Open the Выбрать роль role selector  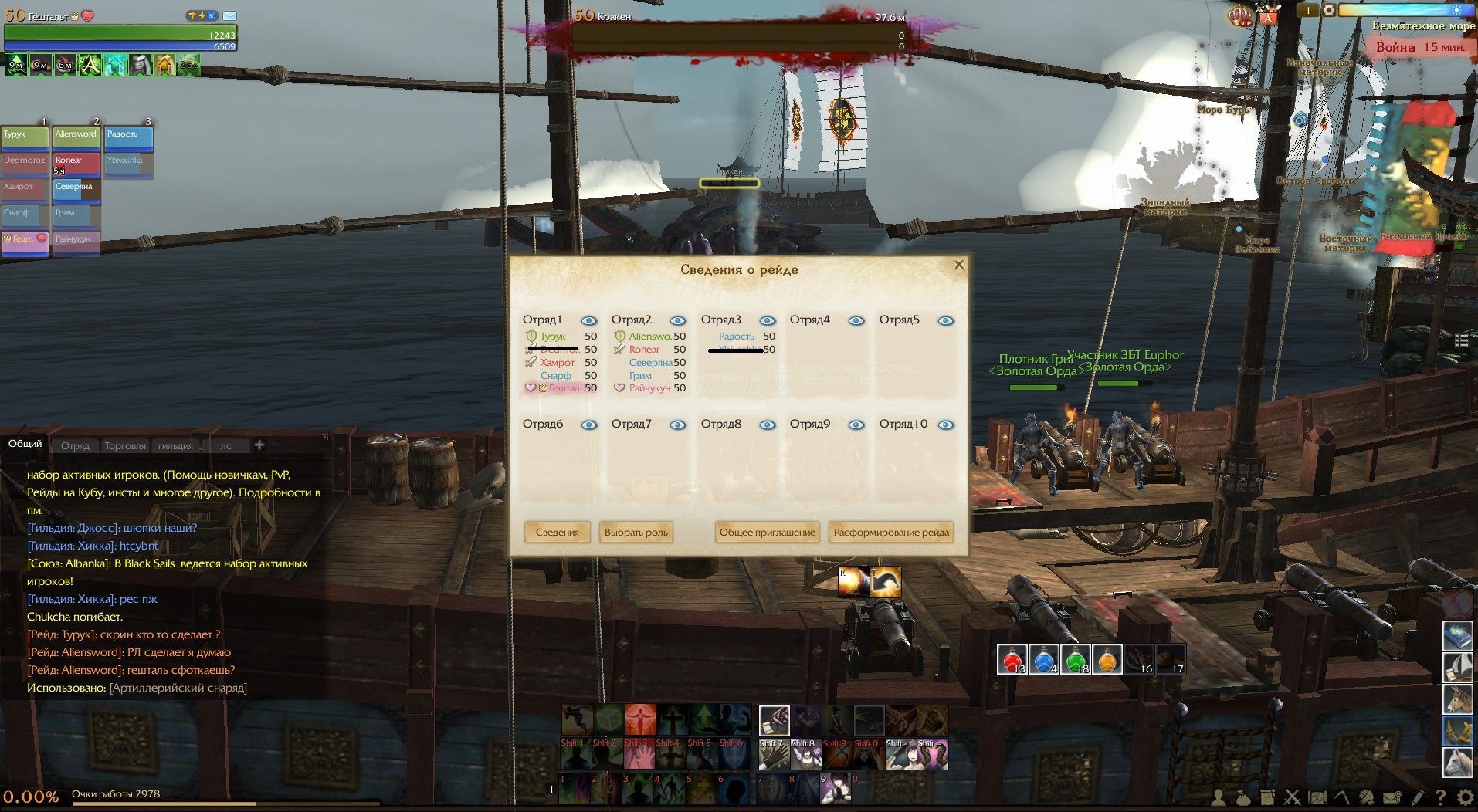point(636,533)
